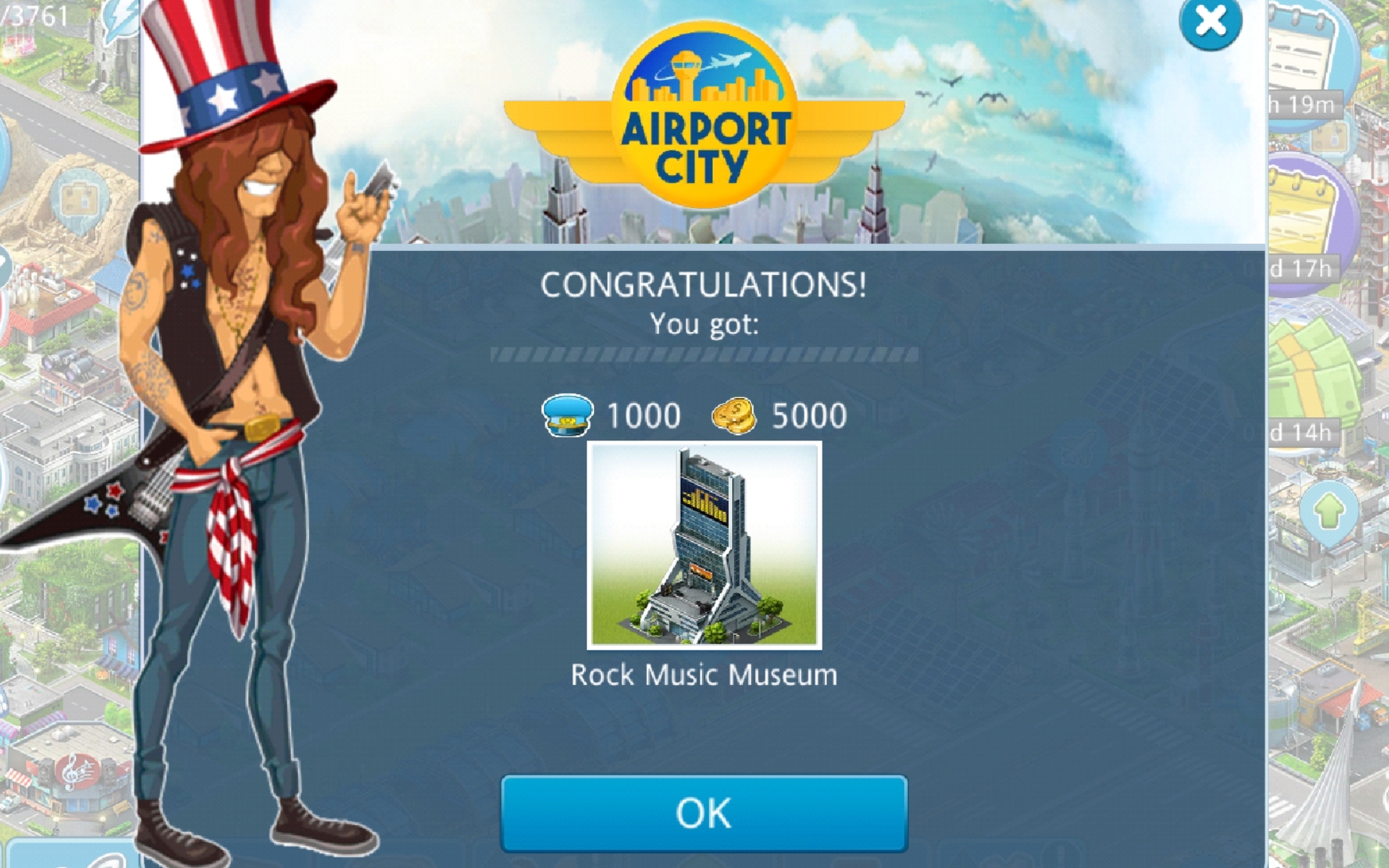
Task: Close the congratulations popup with the X
Action: click(1210, 22)
